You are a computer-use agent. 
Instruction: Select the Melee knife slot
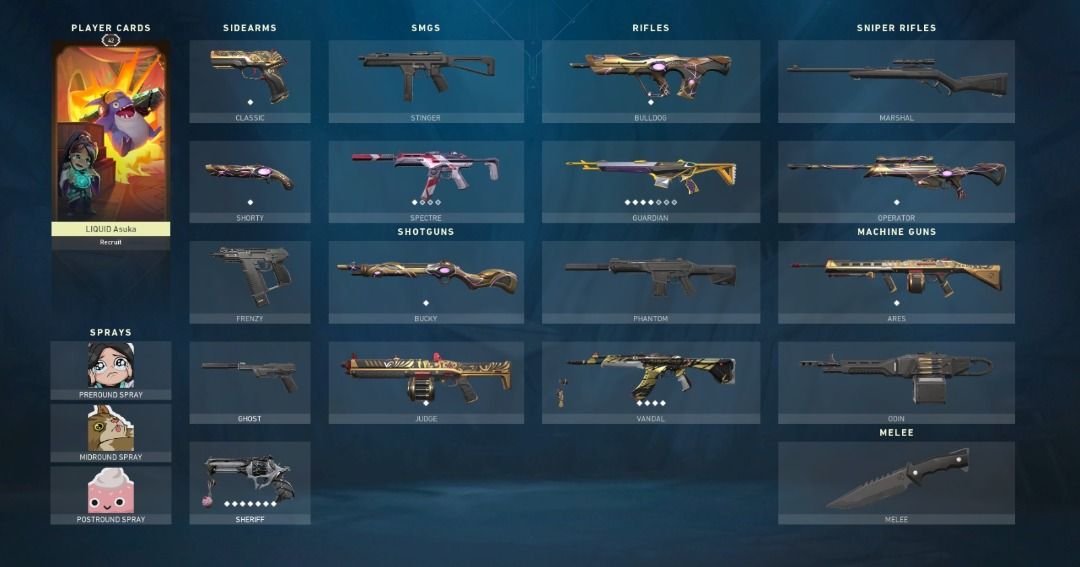[896, 481]
